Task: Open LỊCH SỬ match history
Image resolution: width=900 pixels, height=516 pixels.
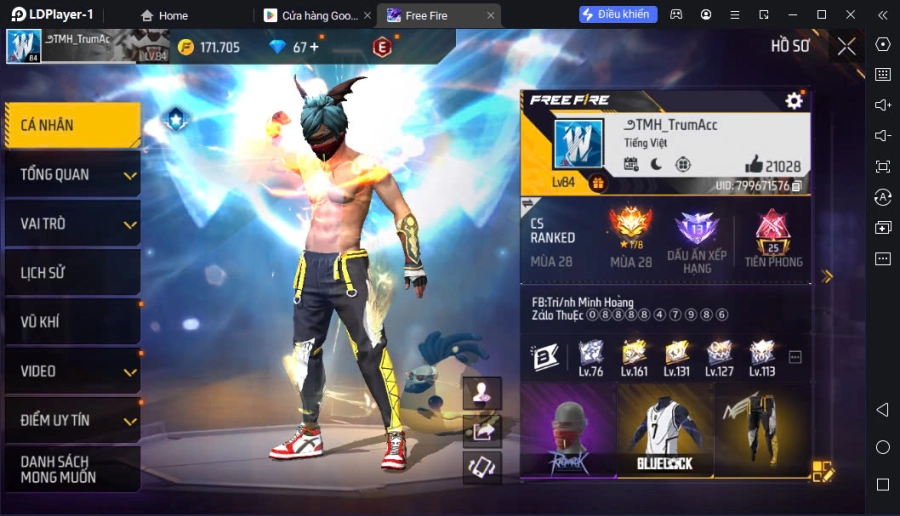Action: tap(70, 273)
